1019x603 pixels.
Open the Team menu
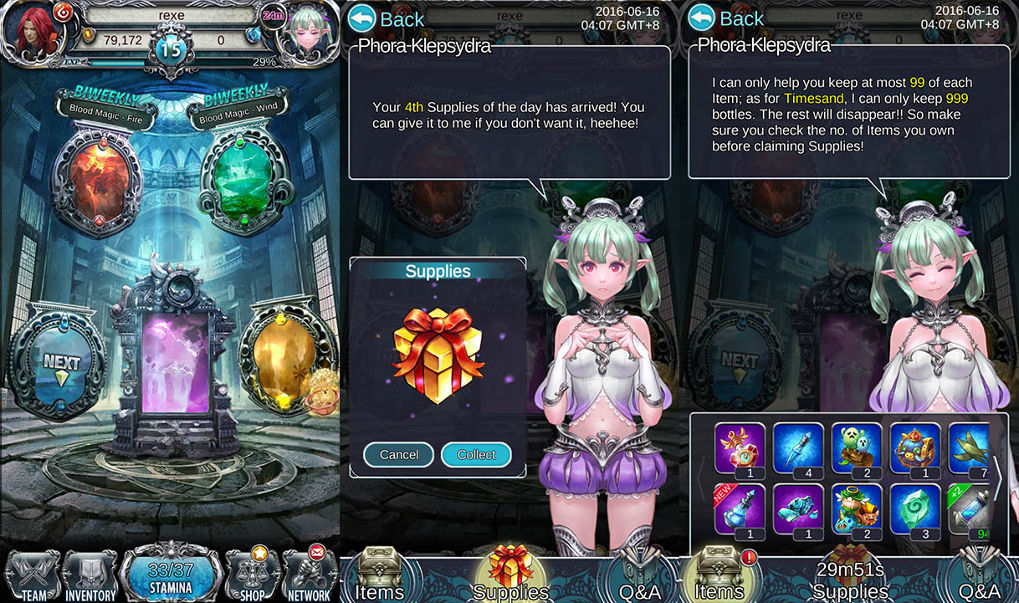tap(32, 577)
